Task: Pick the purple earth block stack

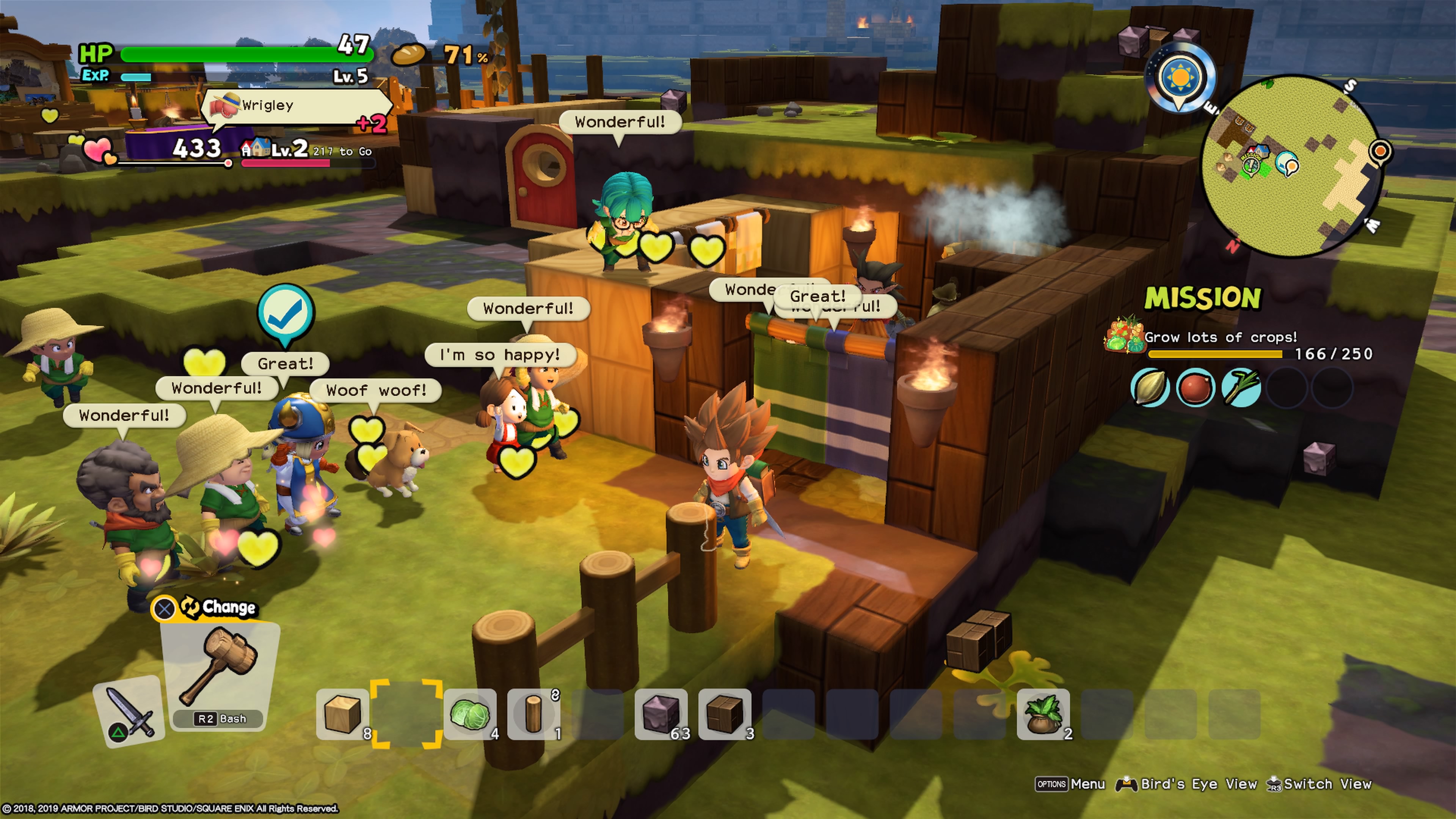Action: (661, 714)
